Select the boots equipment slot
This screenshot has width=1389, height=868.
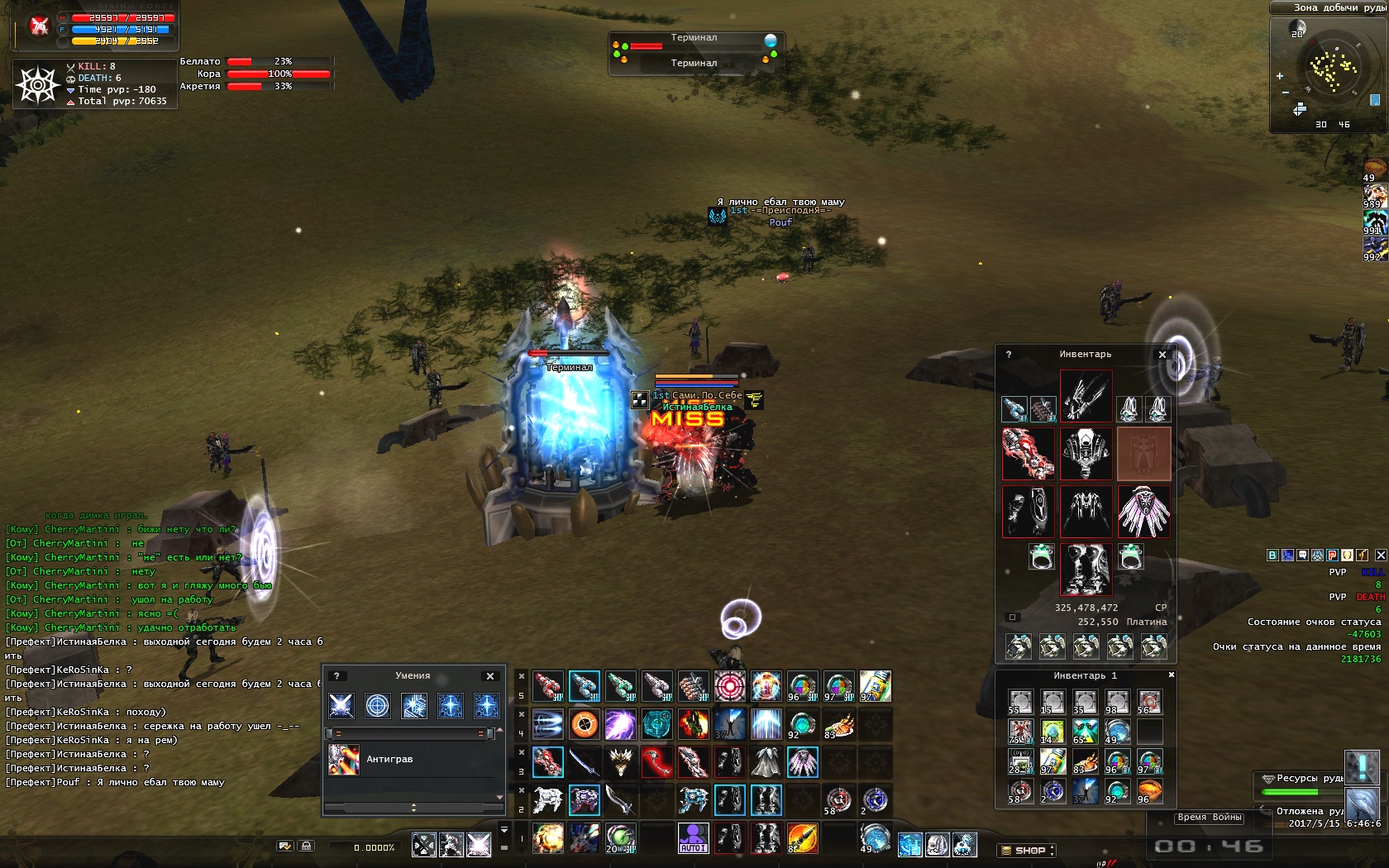click(x=1086, y=569)
